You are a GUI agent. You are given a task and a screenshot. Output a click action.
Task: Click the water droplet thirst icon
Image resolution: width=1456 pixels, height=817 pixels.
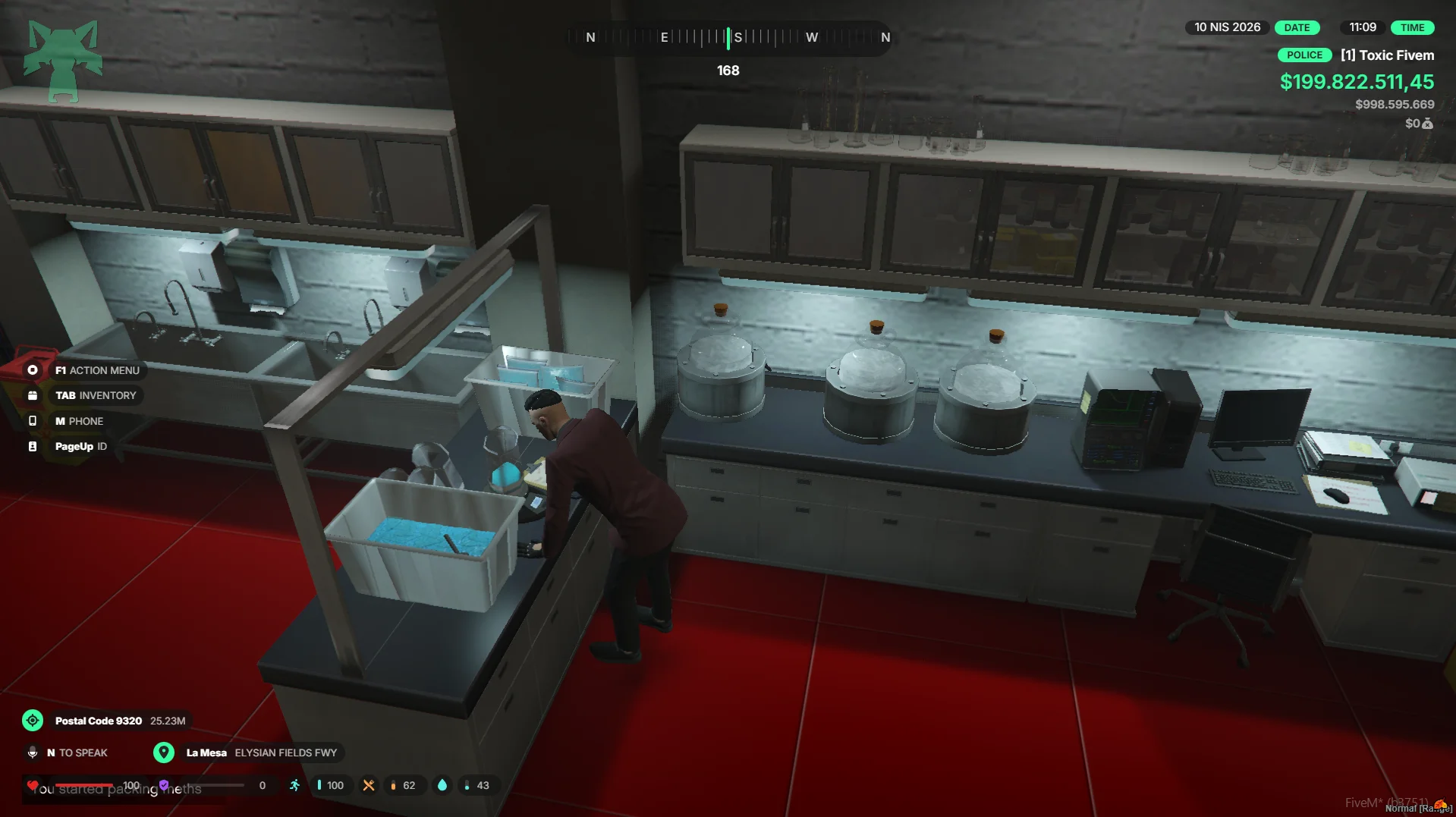442,785
